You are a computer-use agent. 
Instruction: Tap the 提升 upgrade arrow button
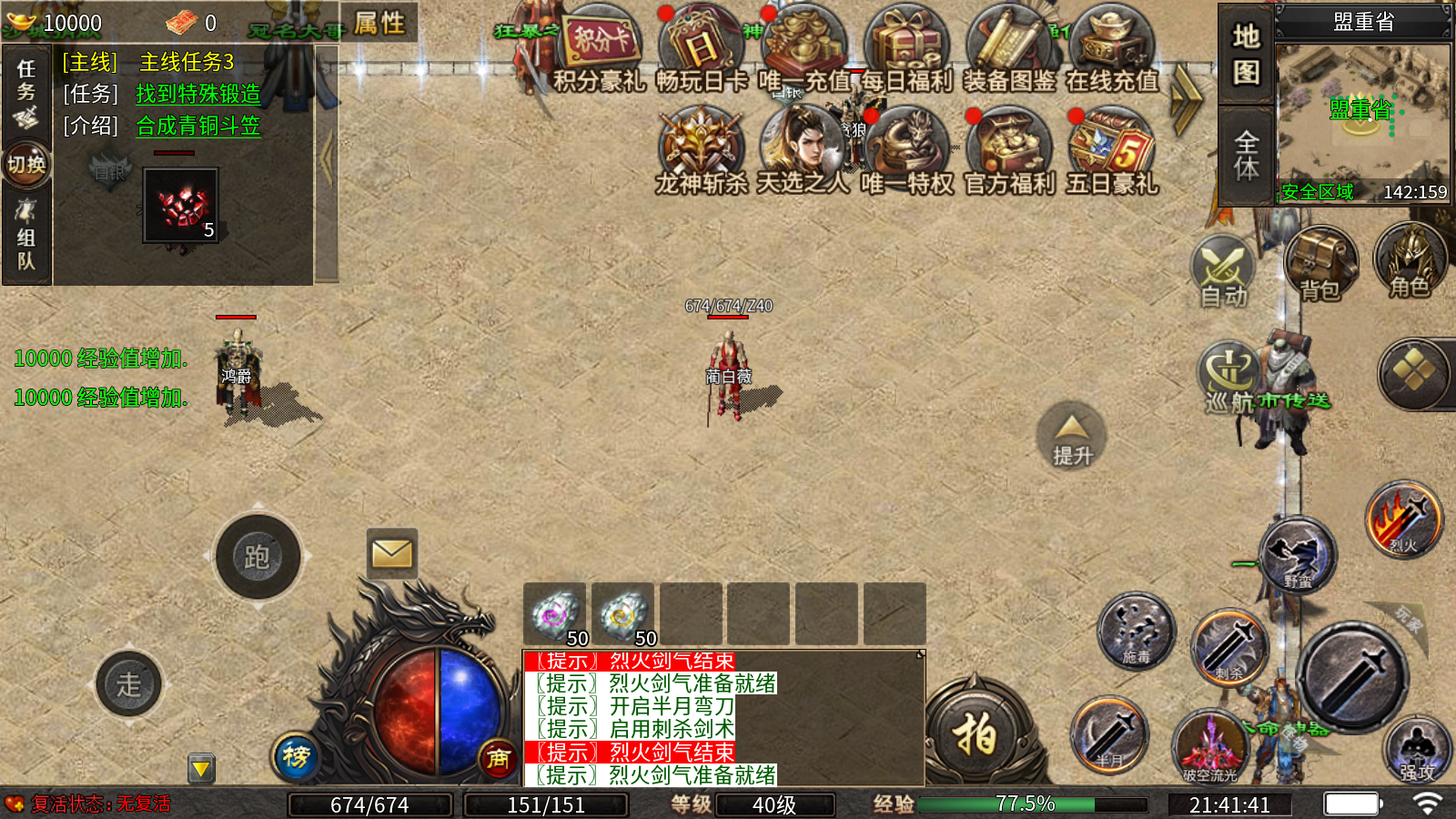(1072, 435)
